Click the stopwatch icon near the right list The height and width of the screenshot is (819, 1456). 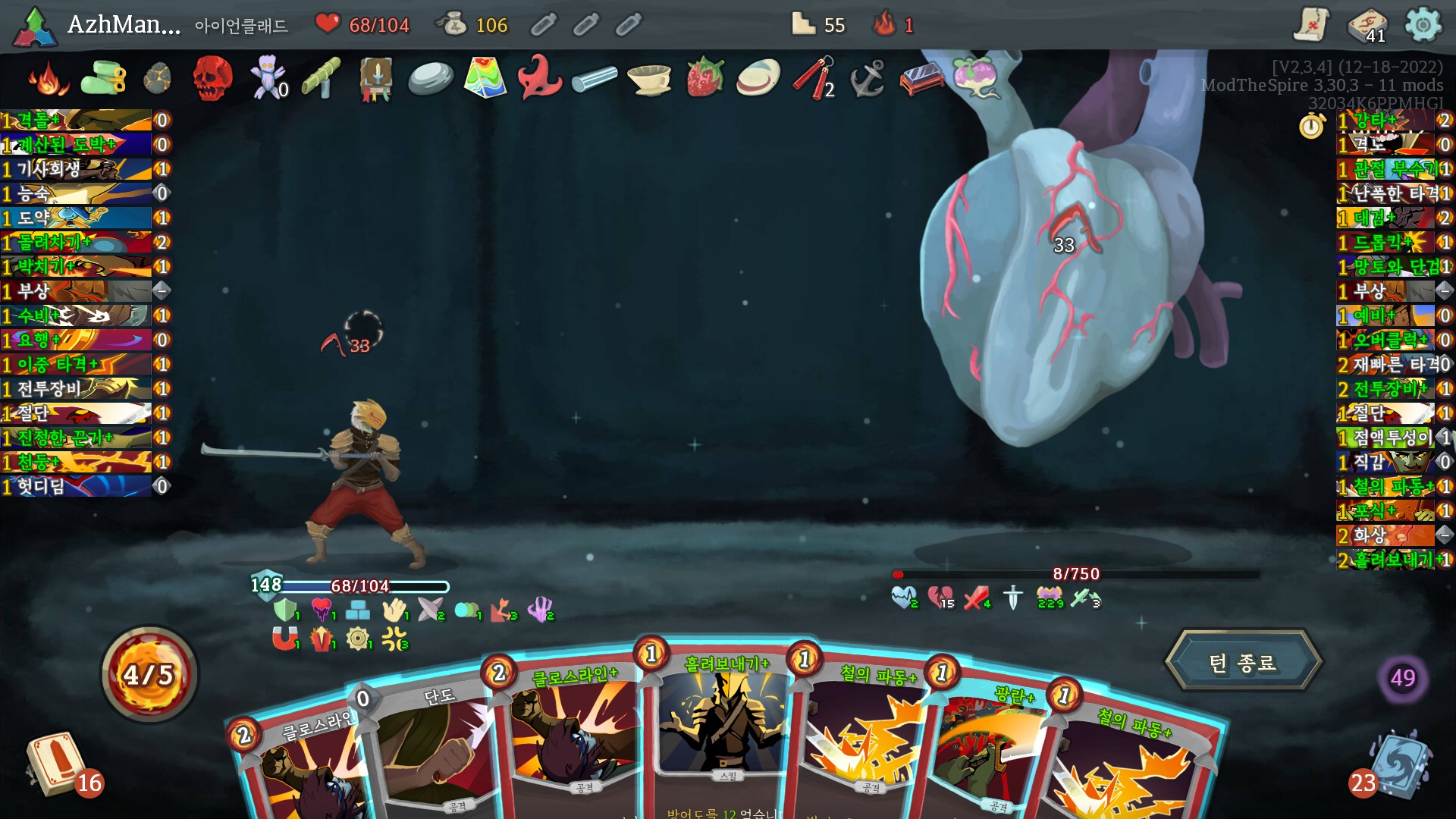pos(1311,125)
